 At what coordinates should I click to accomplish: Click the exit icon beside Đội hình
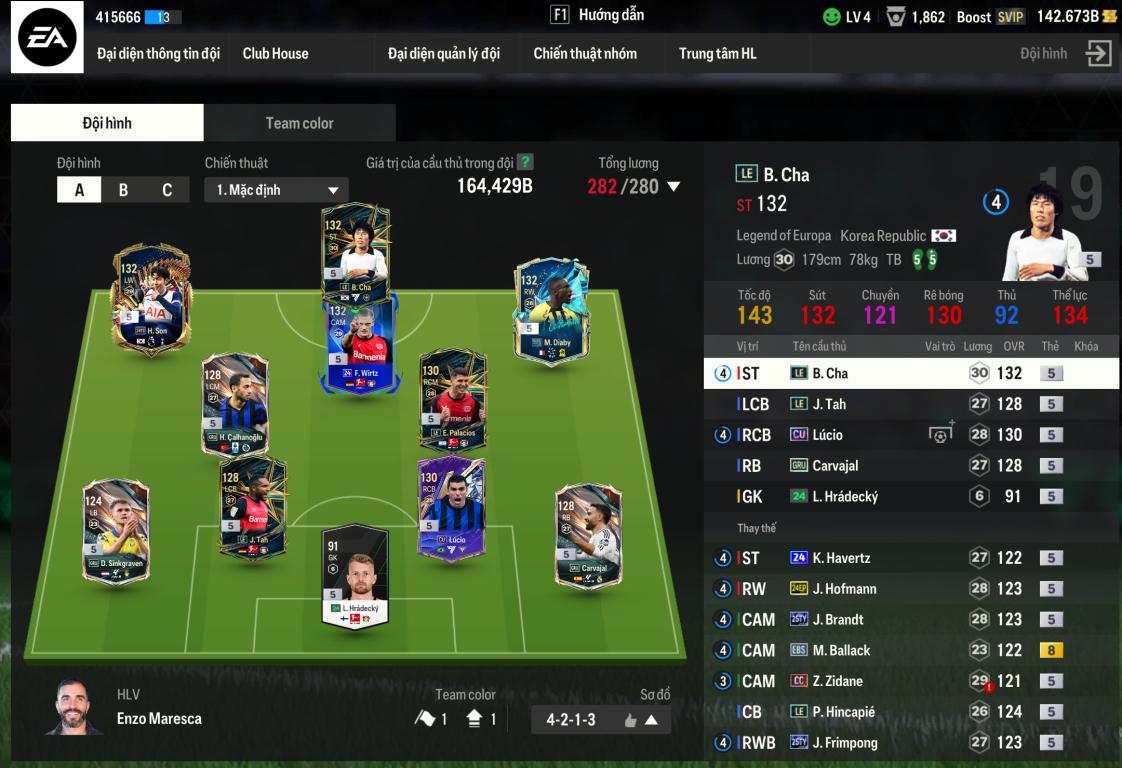1099,54
